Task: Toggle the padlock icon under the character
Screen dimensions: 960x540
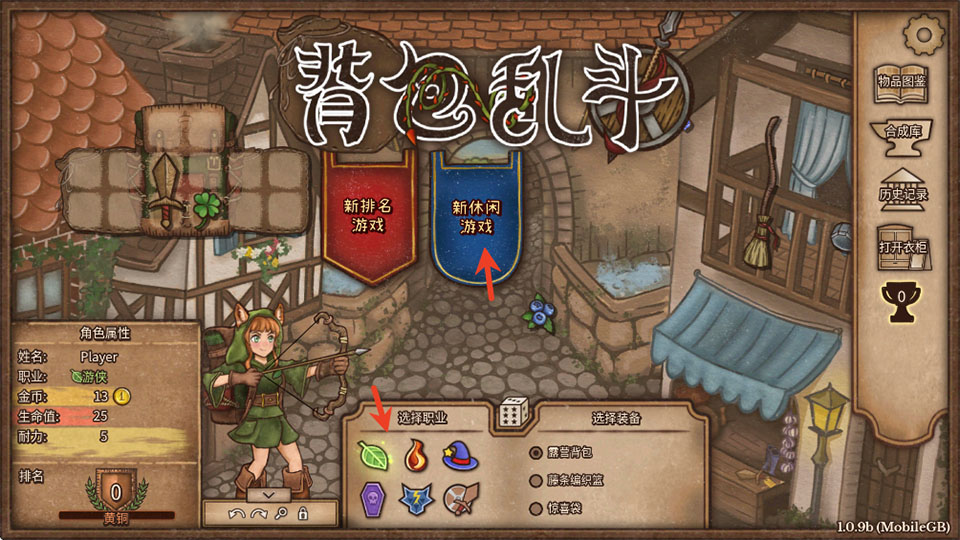Action: [x=302, y=513]
